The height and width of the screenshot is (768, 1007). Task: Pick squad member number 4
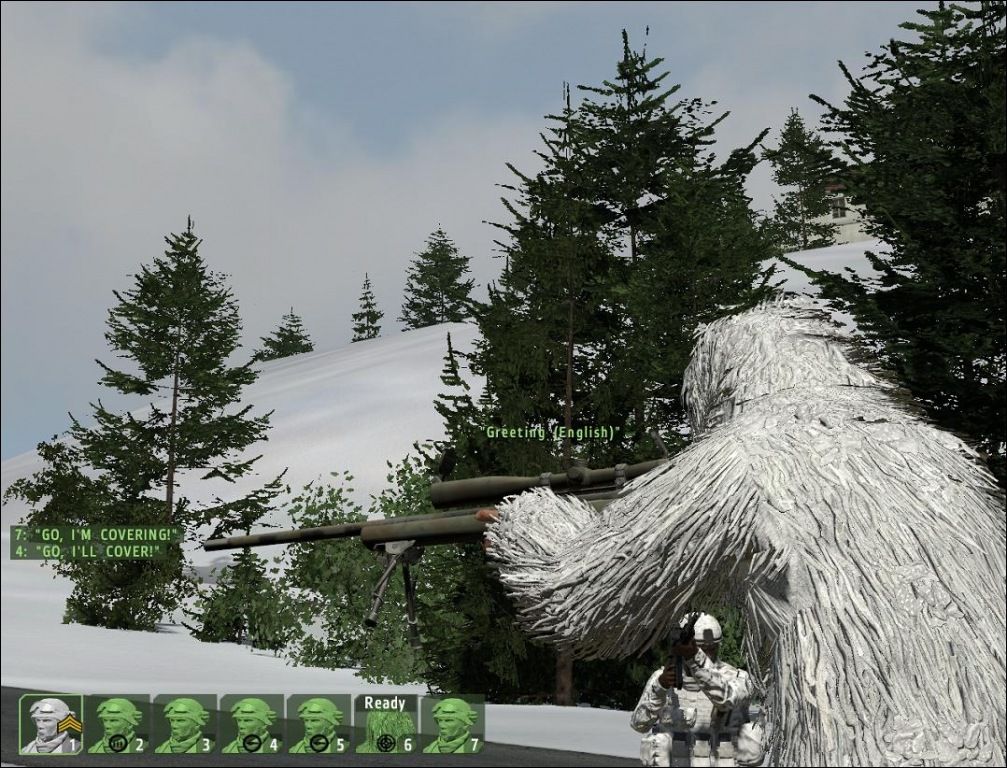tap(252, 724)
